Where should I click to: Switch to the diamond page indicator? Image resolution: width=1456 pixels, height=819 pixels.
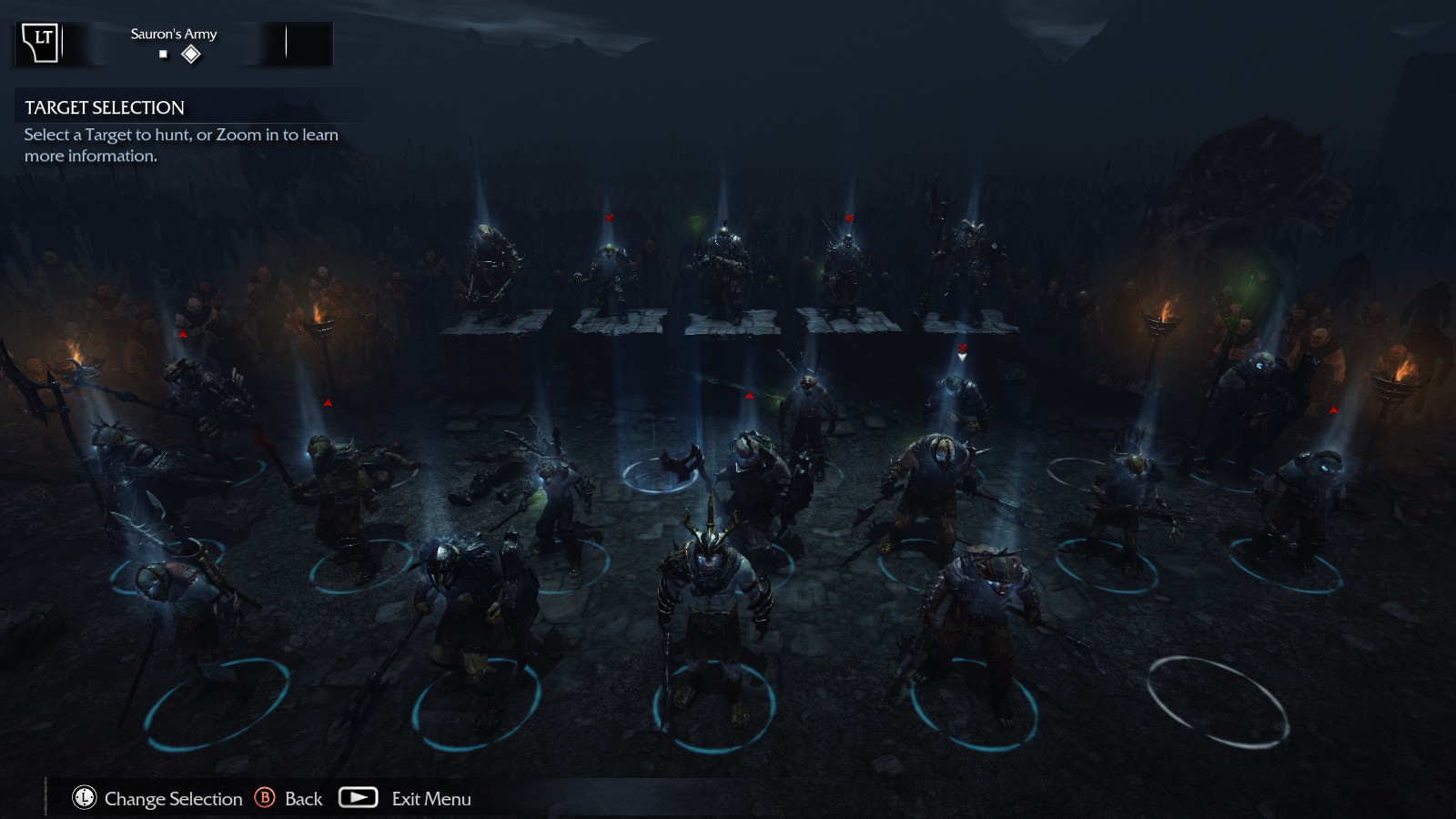(191, 55)
